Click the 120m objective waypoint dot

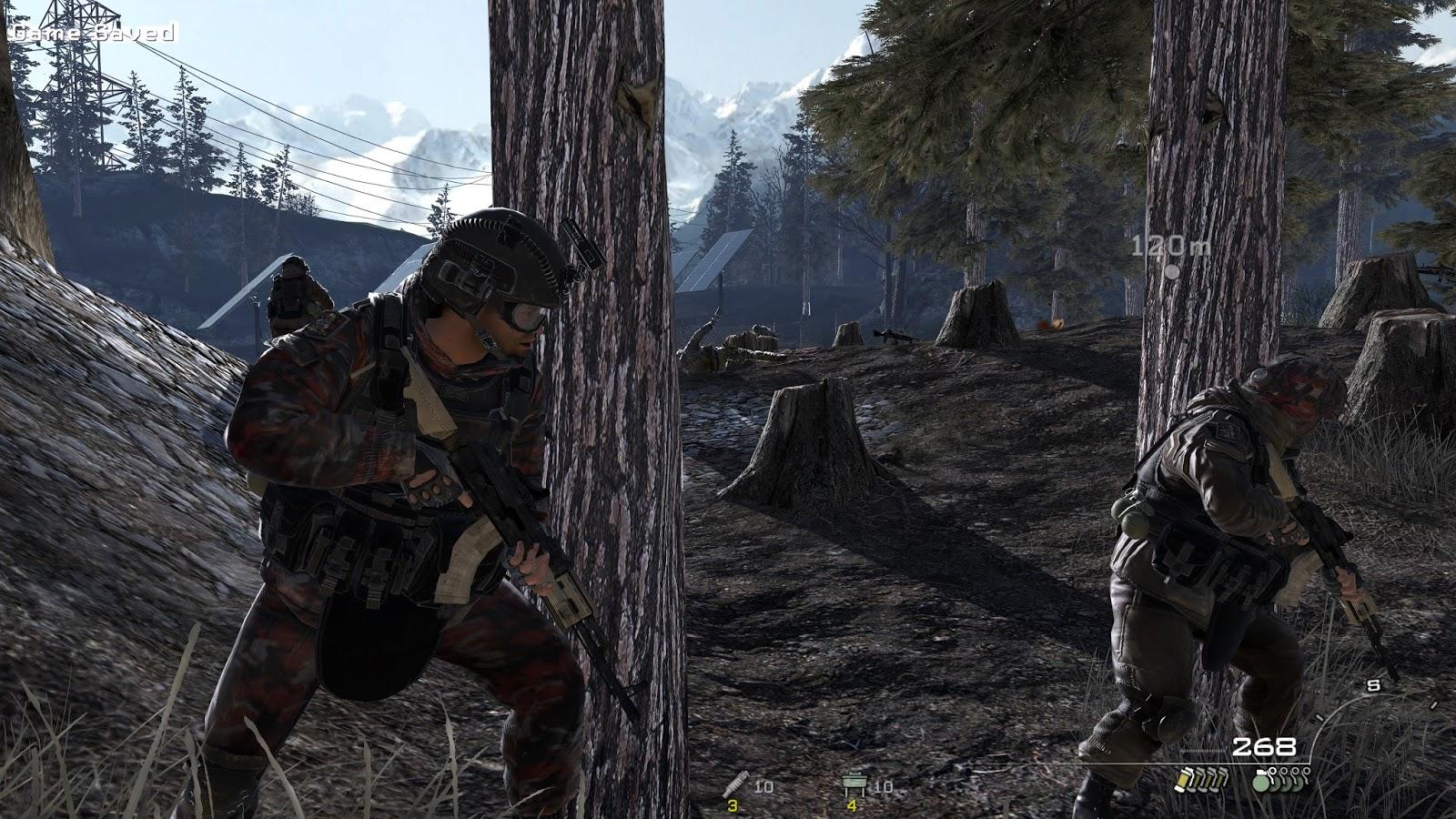1173,271
